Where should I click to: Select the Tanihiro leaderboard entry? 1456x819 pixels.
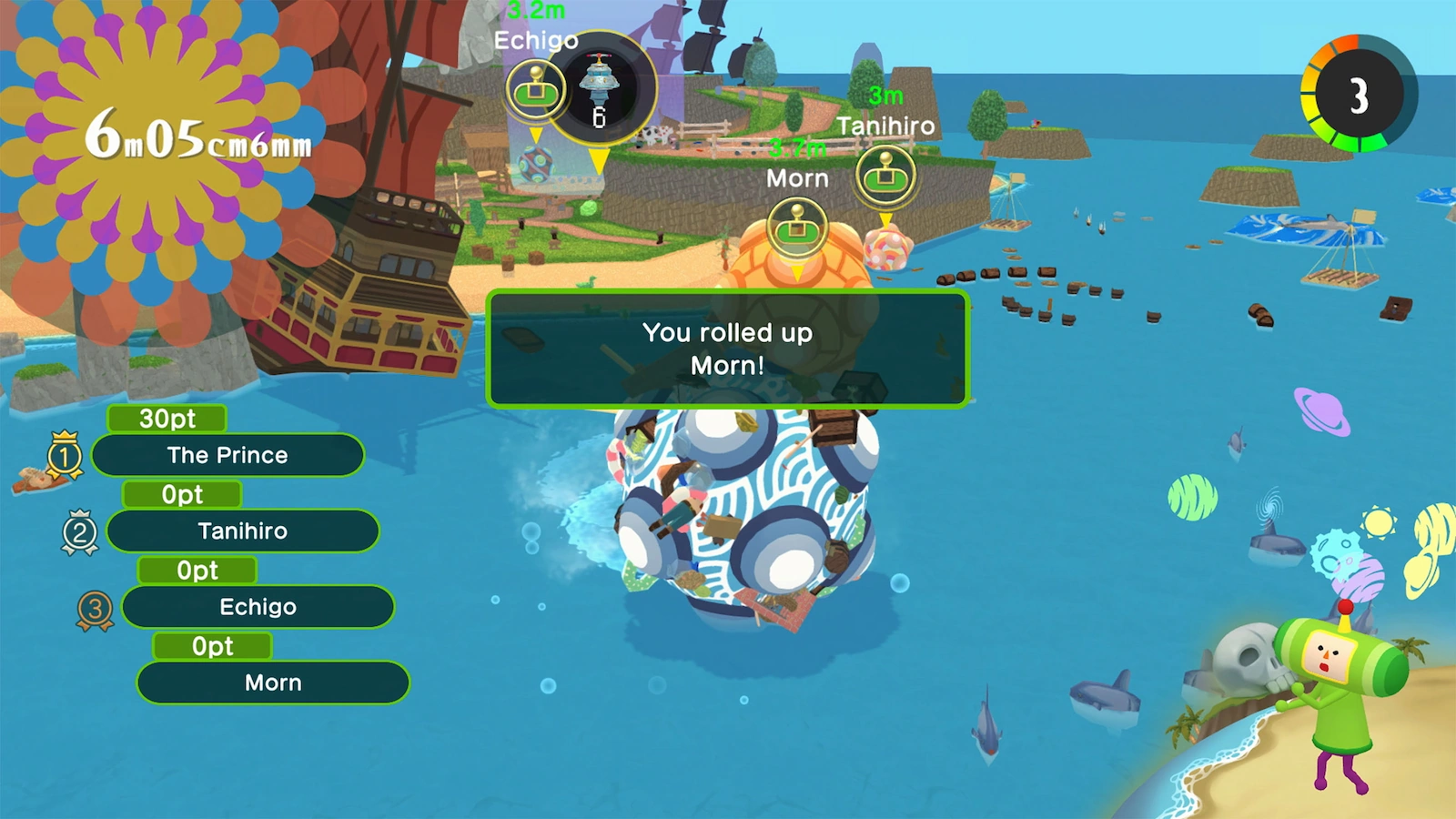click(243, 531)
